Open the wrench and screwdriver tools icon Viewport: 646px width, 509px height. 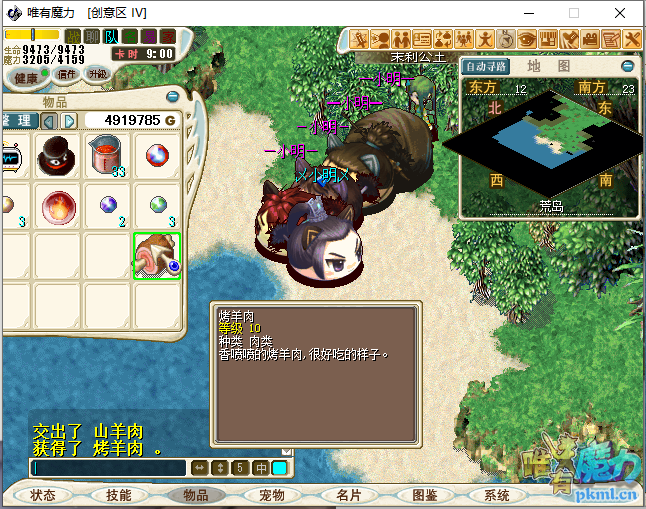(x=631, y=38)
